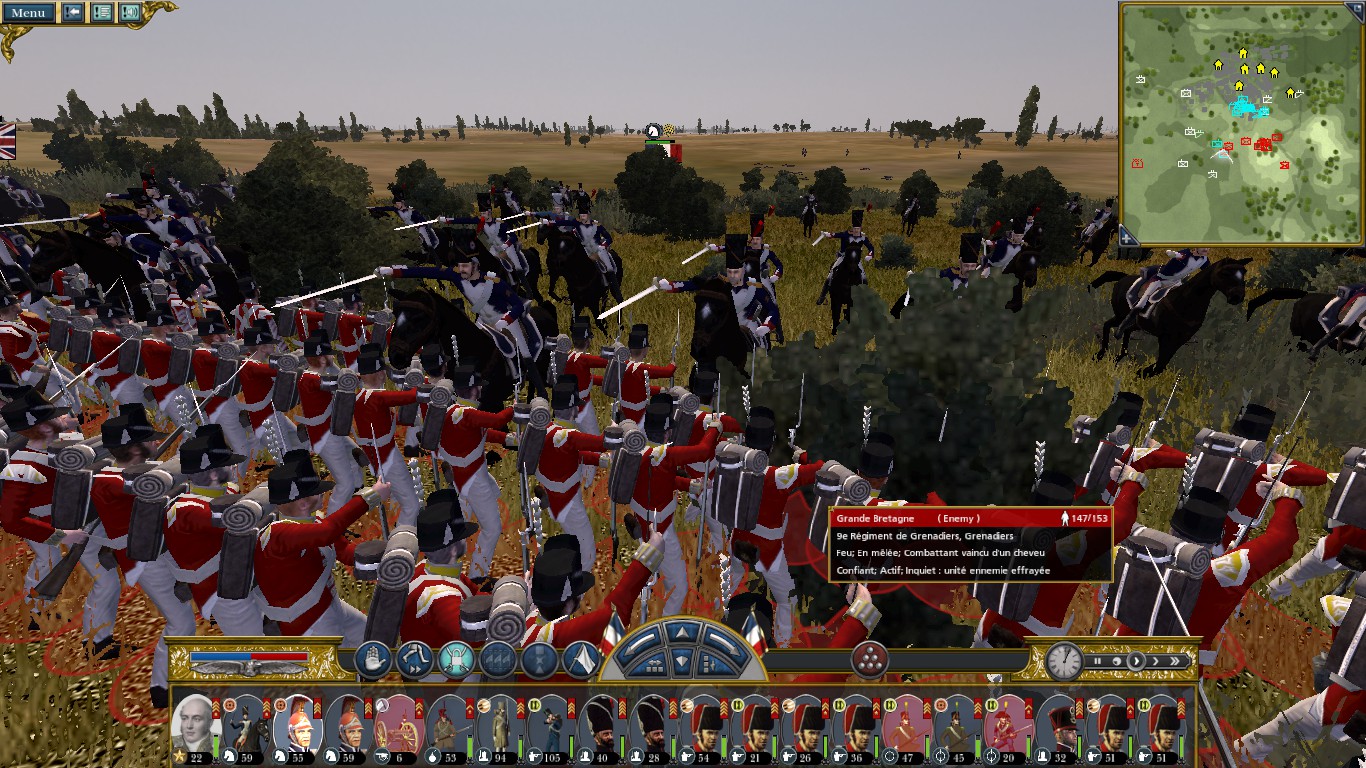Screen dimensions: 1366x768
Task: Toggle the highlighted melee mode button
Action: pos(455,660)
